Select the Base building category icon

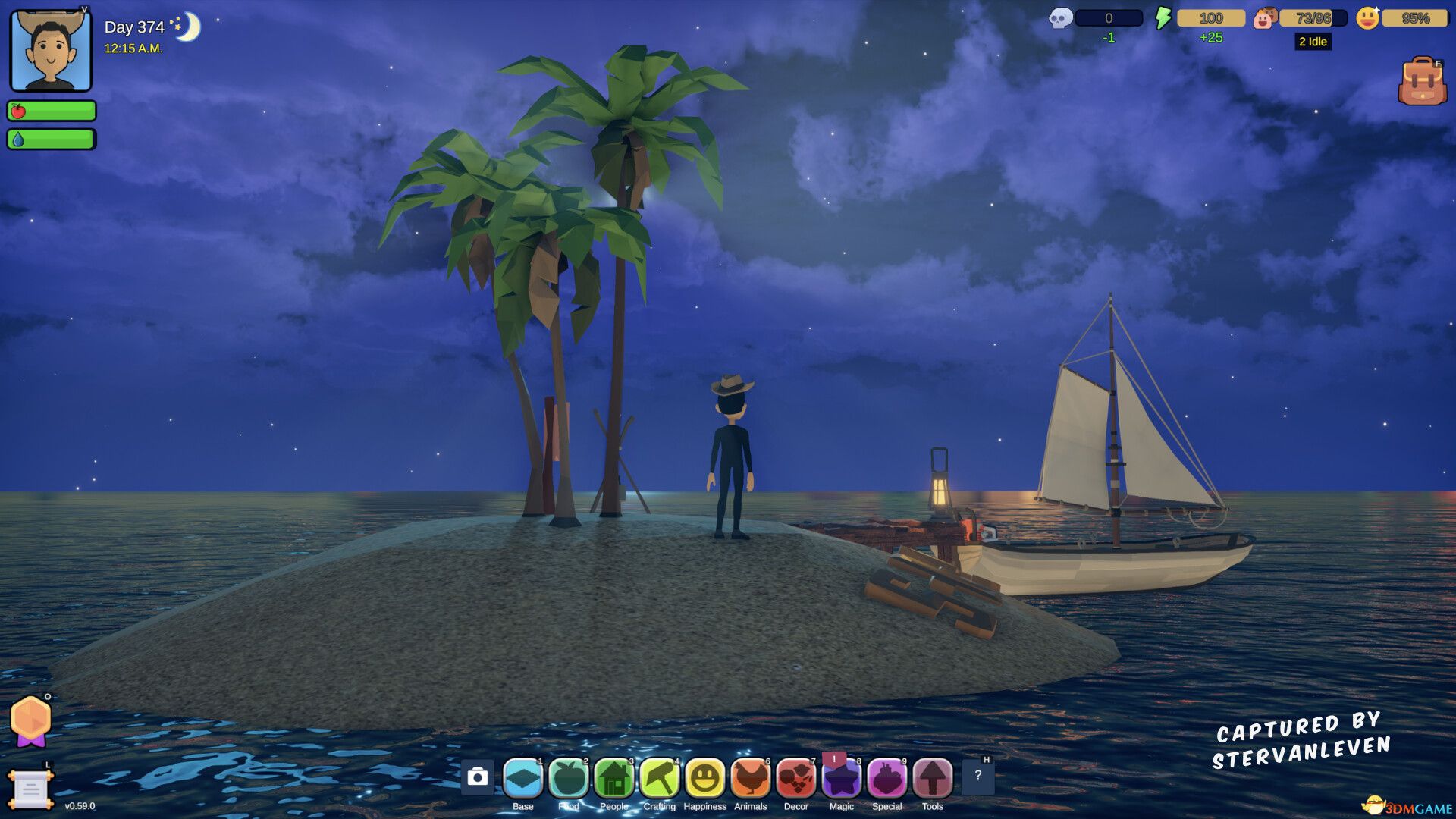click(x=523, y=777)
